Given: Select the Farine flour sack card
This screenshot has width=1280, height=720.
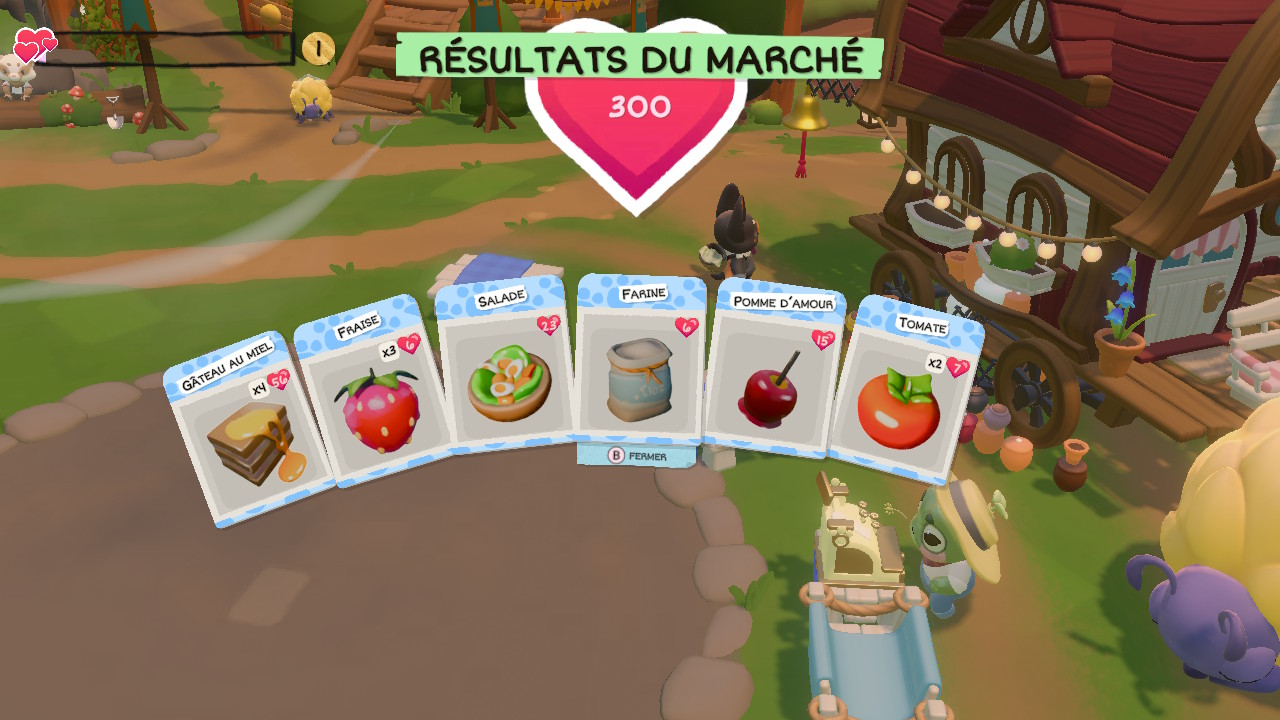Looking at the screenshot, I should [x=641, y=366].
